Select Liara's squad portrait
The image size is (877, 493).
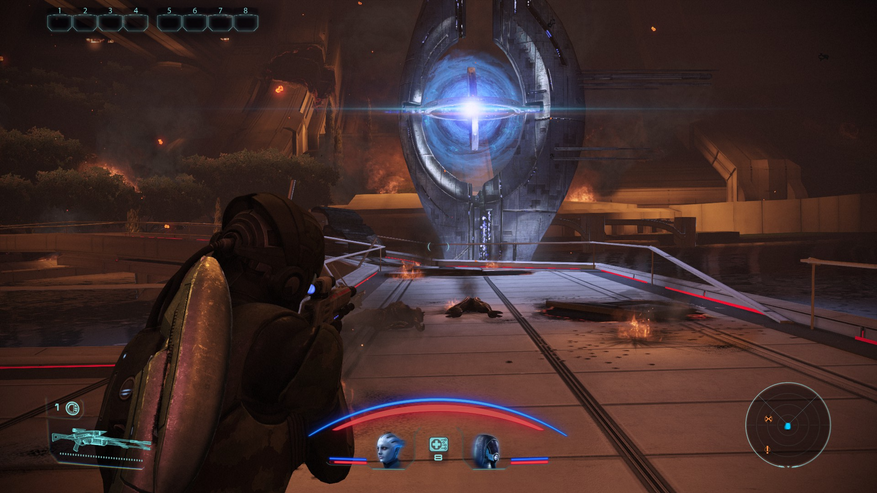pos(389,449)
